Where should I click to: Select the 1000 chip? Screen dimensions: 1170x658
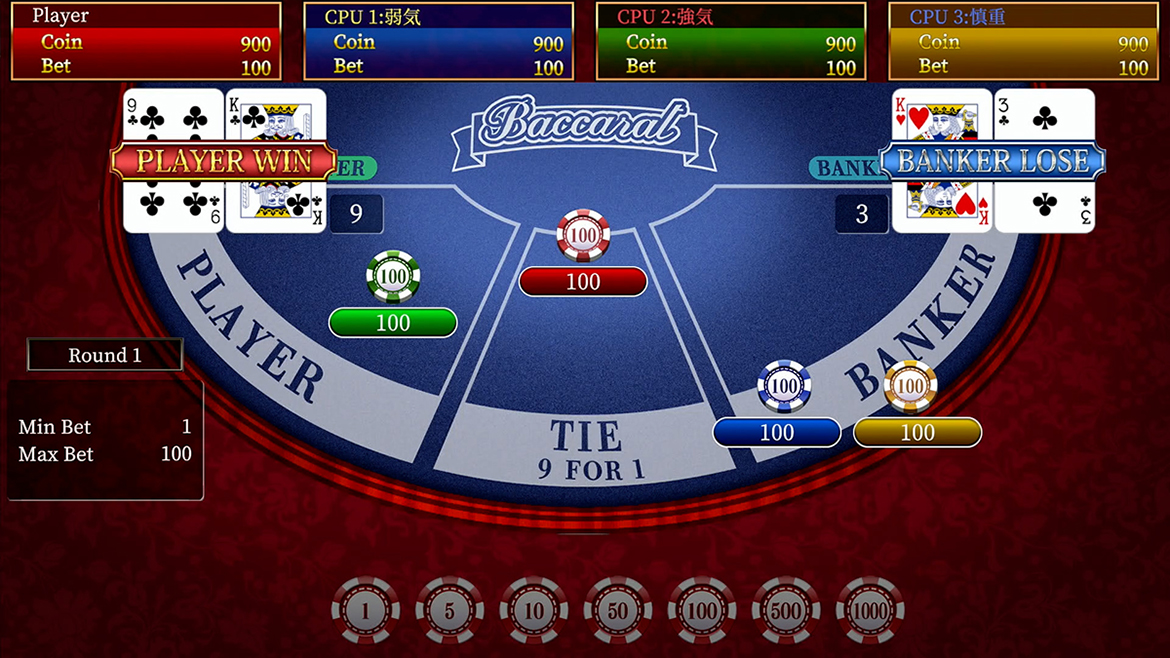pyautogui.click(x=870, y=610)
